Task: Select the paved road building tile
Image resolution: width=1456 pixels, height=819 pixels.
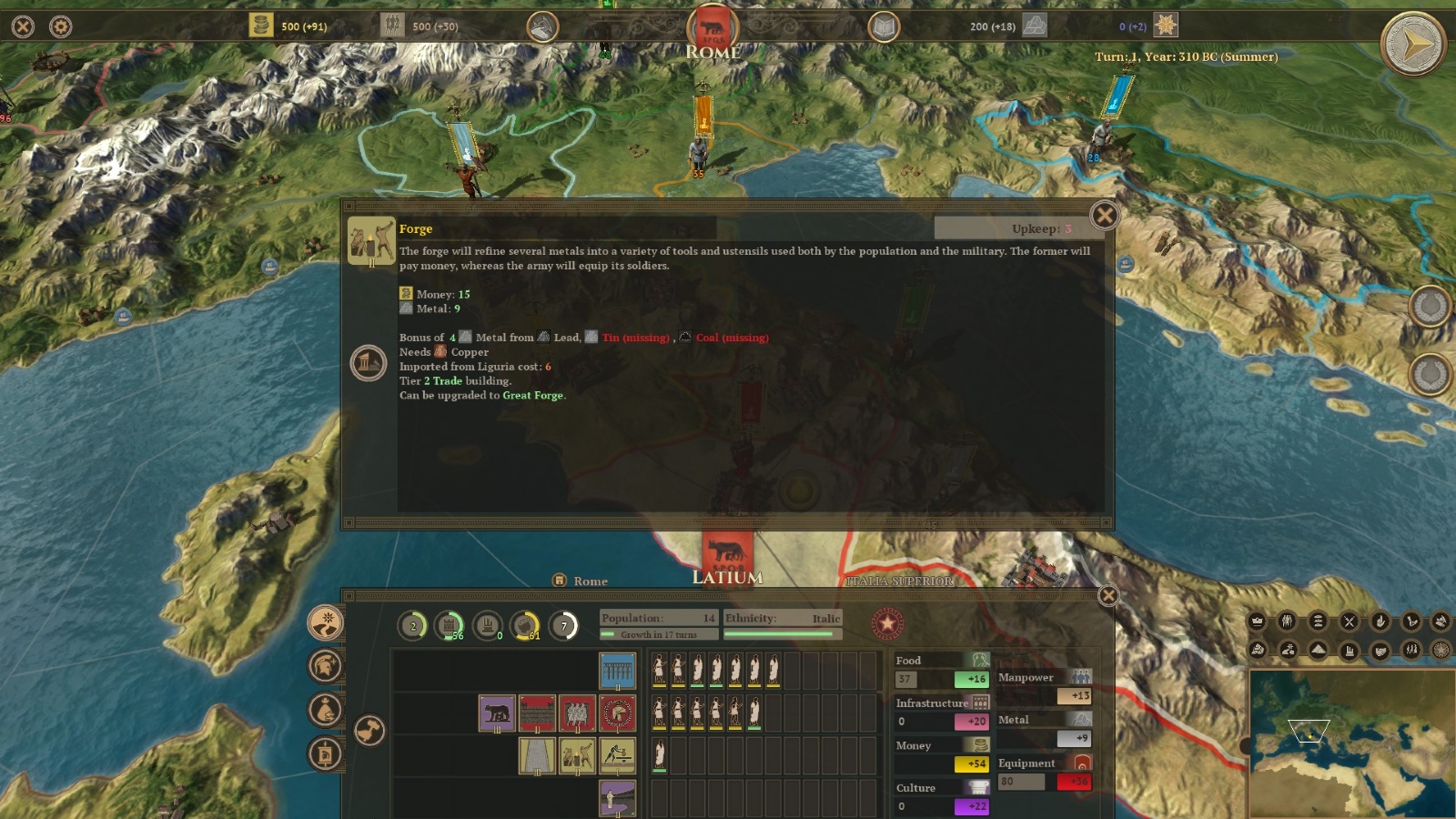Action: pyautogui.click(x=537, y=755)
